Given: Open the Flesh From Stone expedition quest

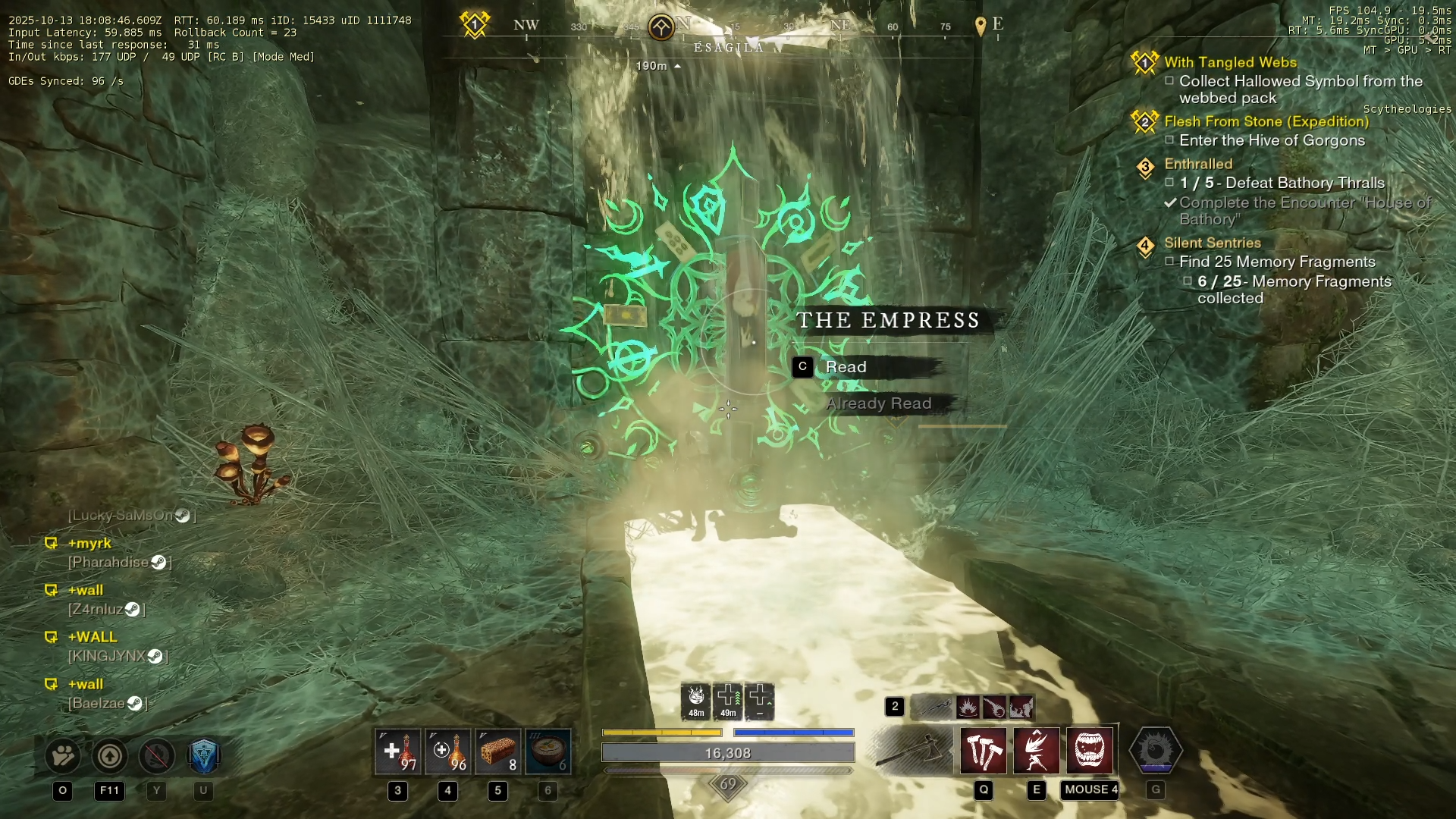Looking at the screenshot, I should pos(1266,121).
